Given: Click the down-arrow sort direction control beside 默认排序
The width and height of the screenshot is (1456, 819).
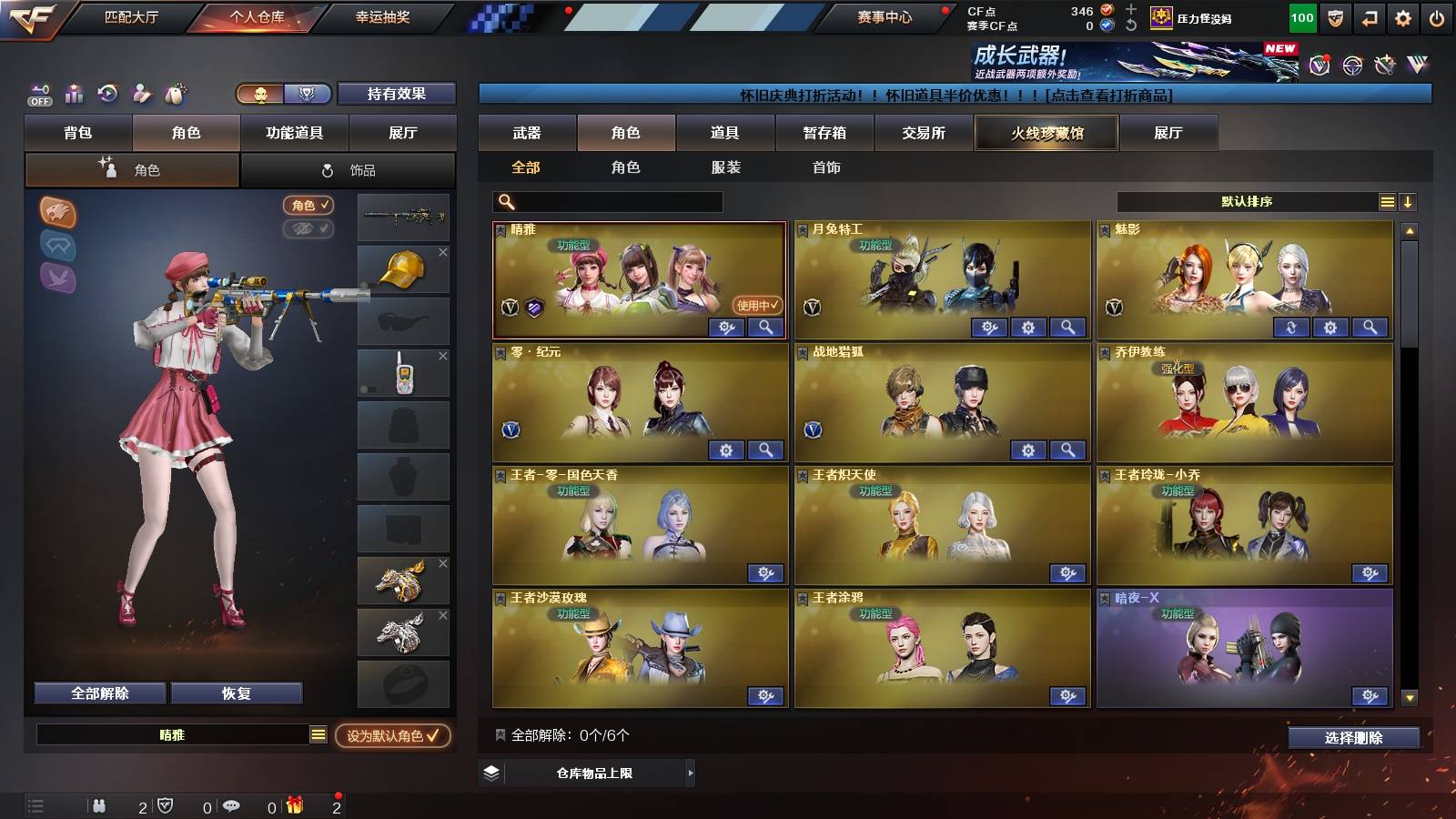Looking at the screenshot, I should point(1410,202).
